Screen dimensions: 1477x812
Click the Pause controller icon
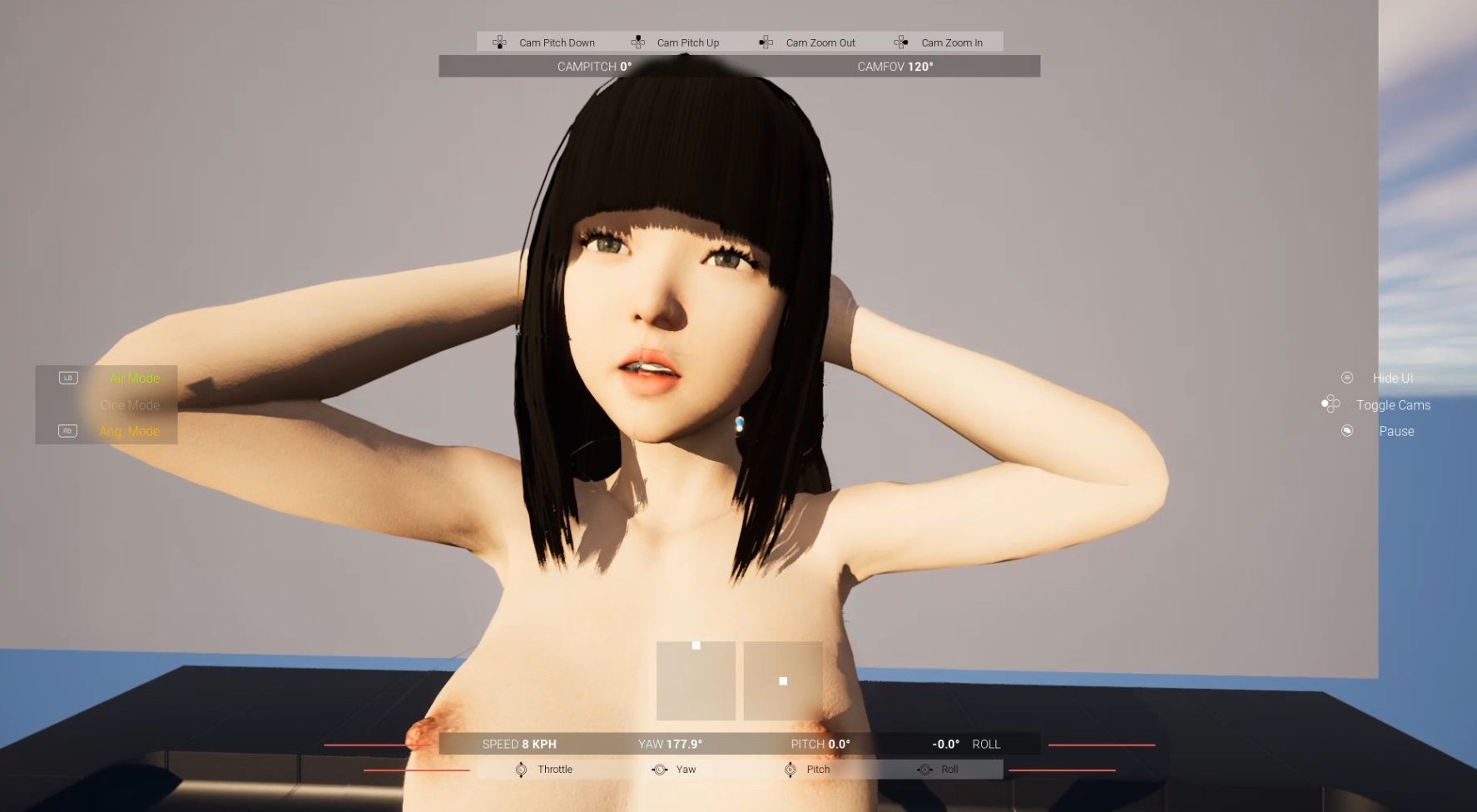(x=1347, y=431)
